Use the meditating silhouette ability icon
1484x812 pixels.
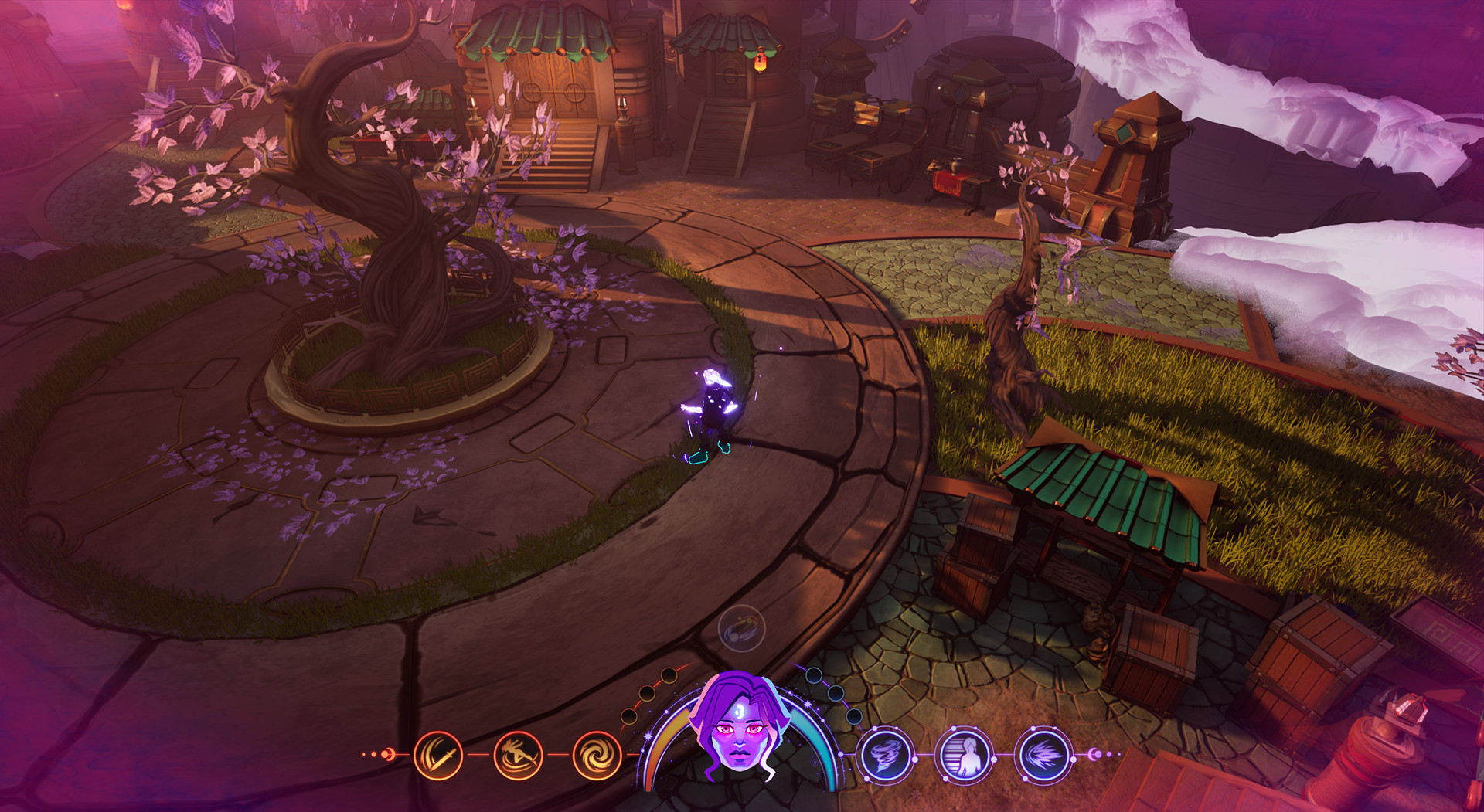coord(964,756)
